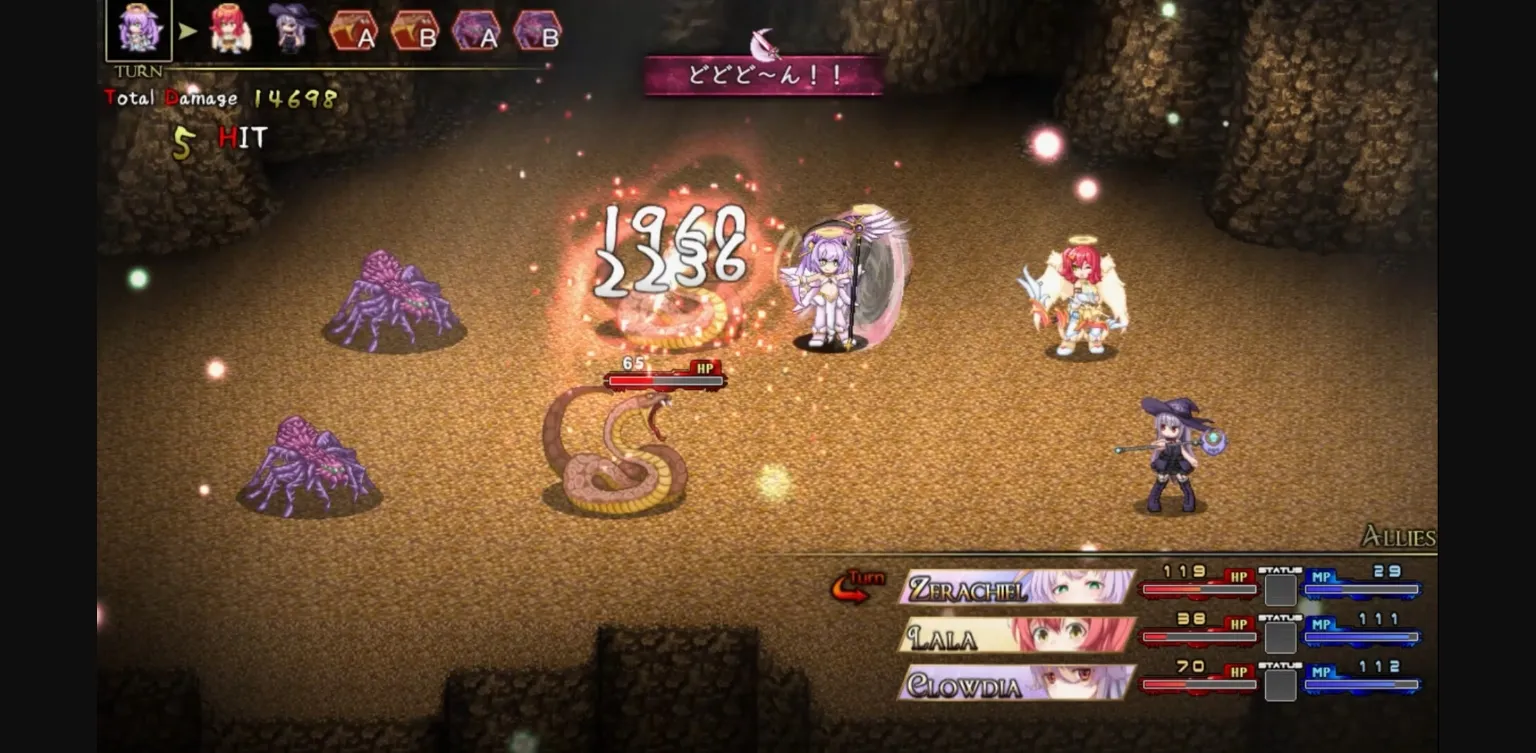Expand the TURN order bar label
The height and width of the screenshot is (753, 1536).
pyautogui.click(x=137, y=71)
